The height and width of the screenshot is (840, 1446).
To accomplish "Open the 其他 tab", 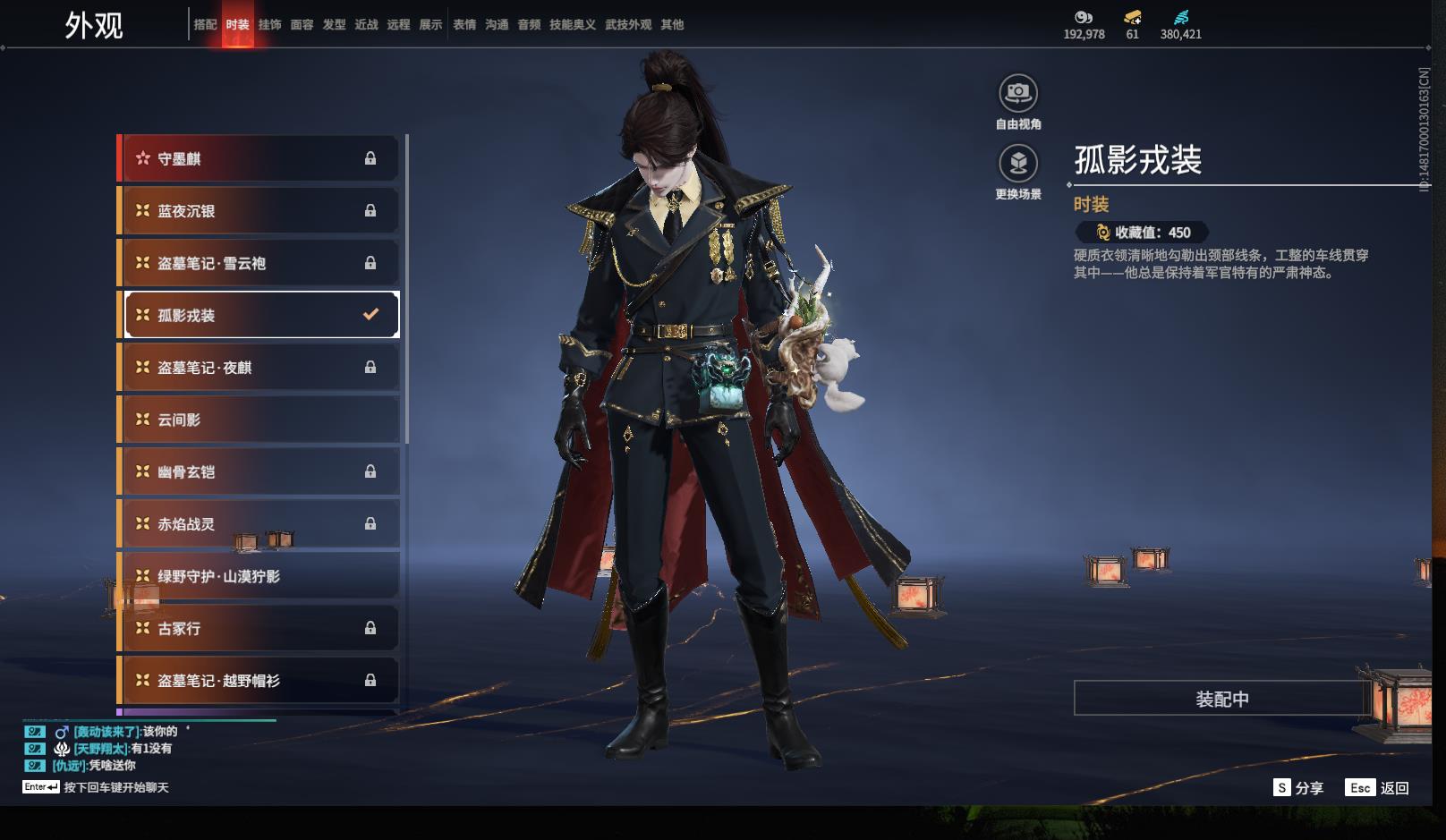I will 672,25.
